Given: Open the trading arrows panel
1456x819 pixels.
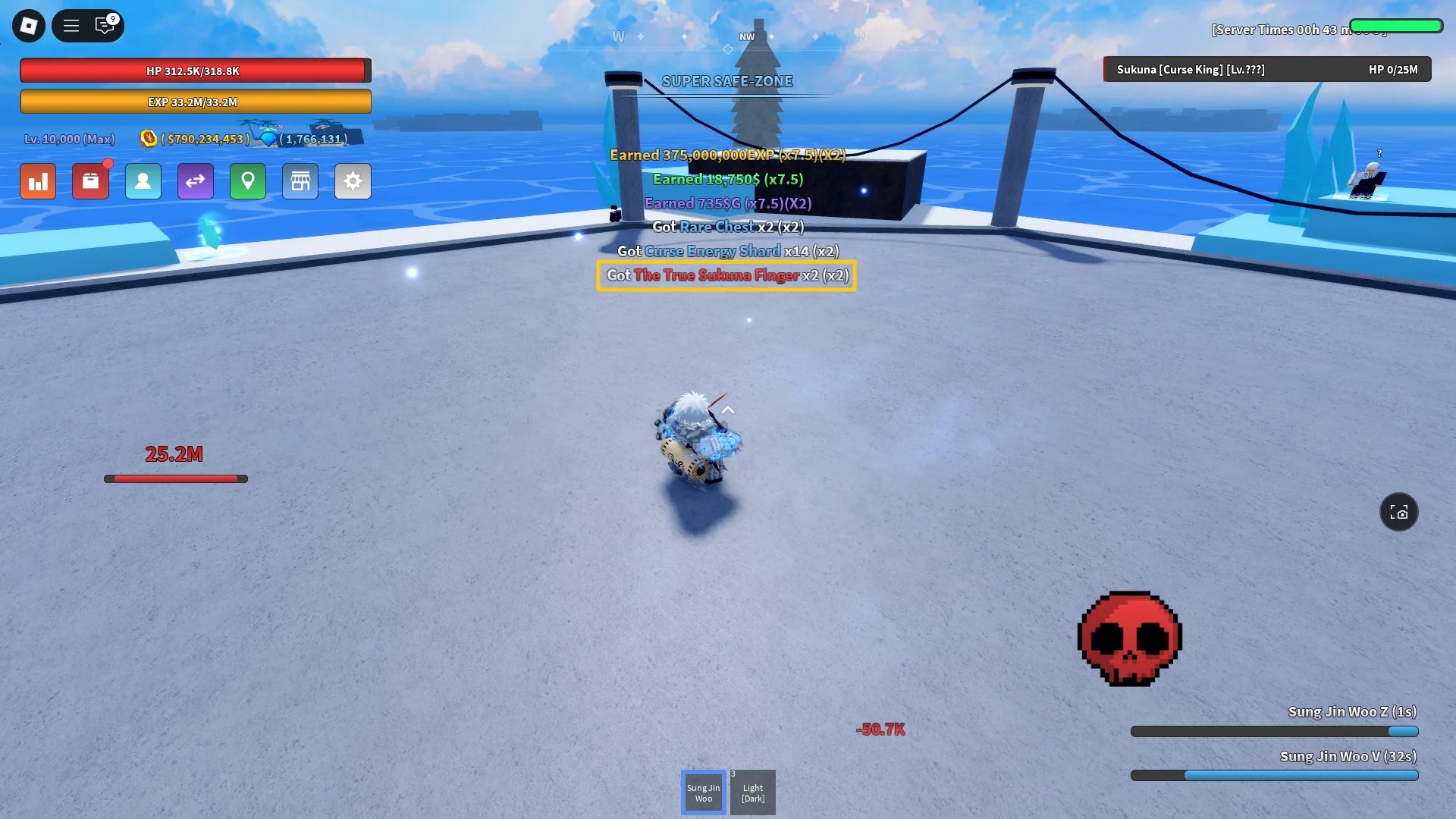Looking at the screenshot, I should pyautogui.click(x=196, y=181).
